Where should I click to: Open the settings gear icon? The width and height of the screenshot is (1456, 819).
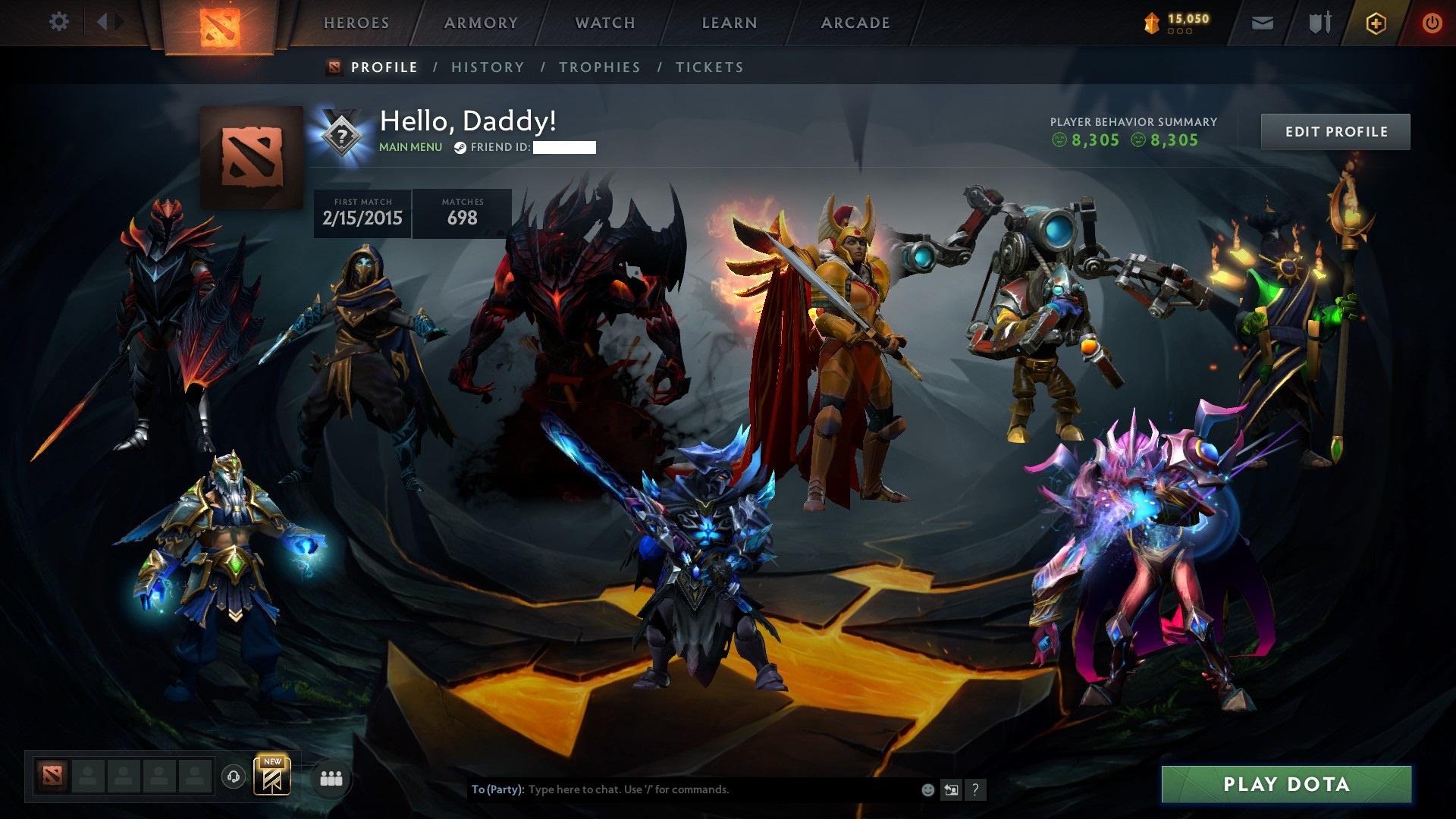pos(58,22)
